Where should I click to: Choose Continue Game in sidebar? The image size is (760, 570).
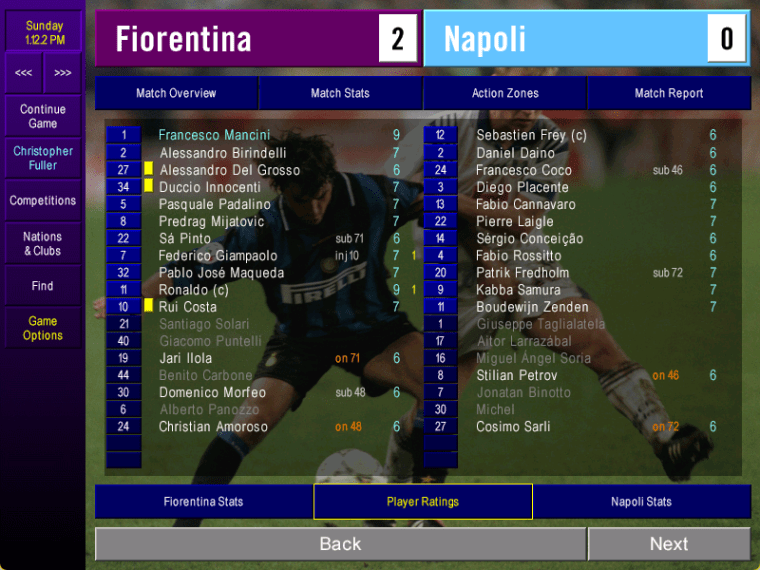(x=42, y=116)
